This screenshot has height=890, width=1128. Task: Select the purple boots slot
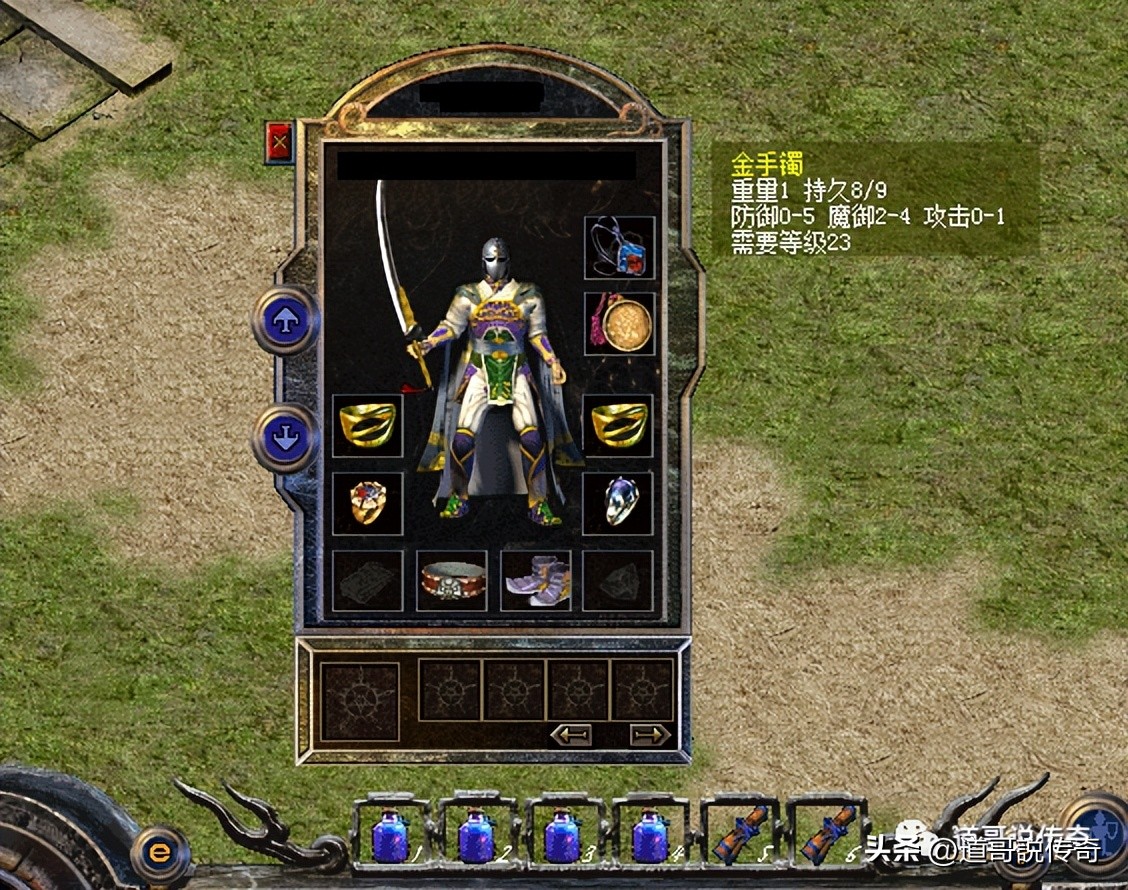pos(536,580)
